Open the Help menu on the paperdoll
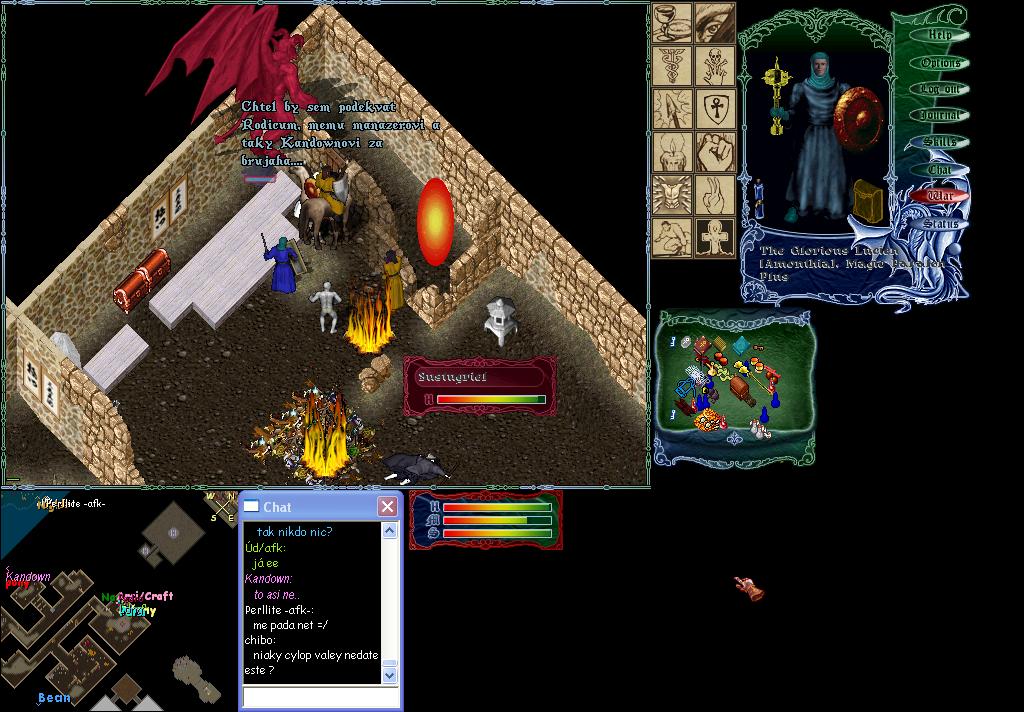 (939, 35)
